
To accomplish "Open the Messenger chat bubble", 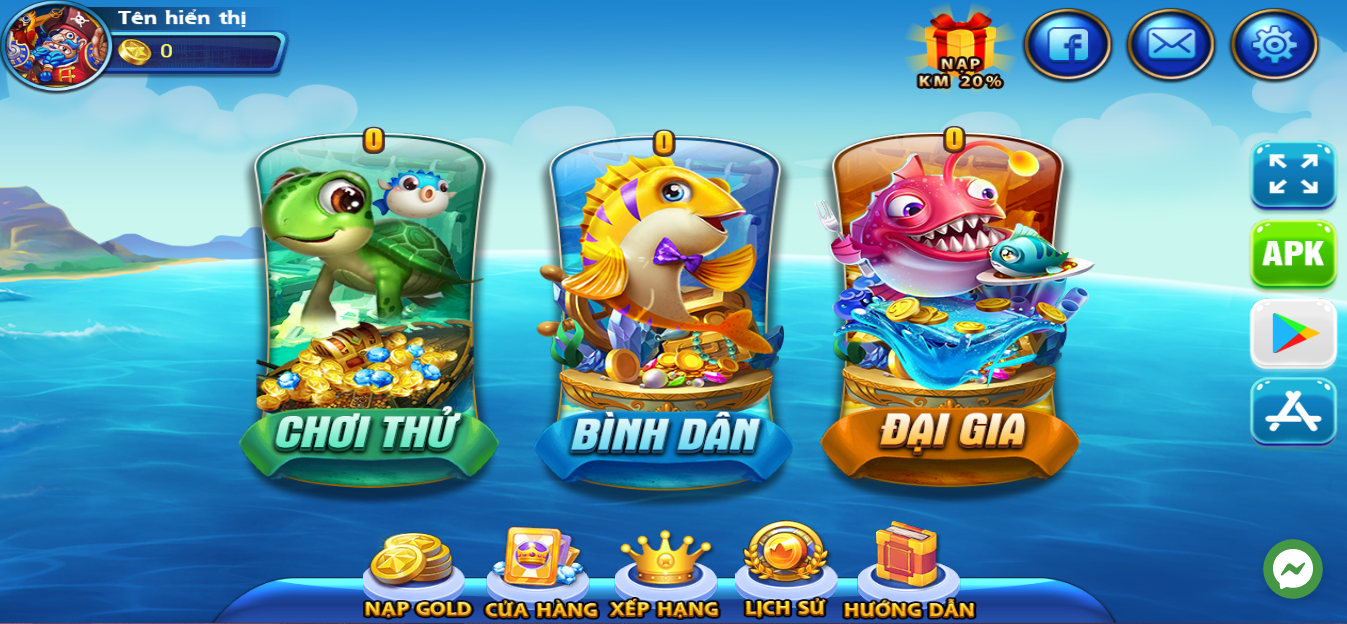I will pyautogui.click(x=1292, y=570).
